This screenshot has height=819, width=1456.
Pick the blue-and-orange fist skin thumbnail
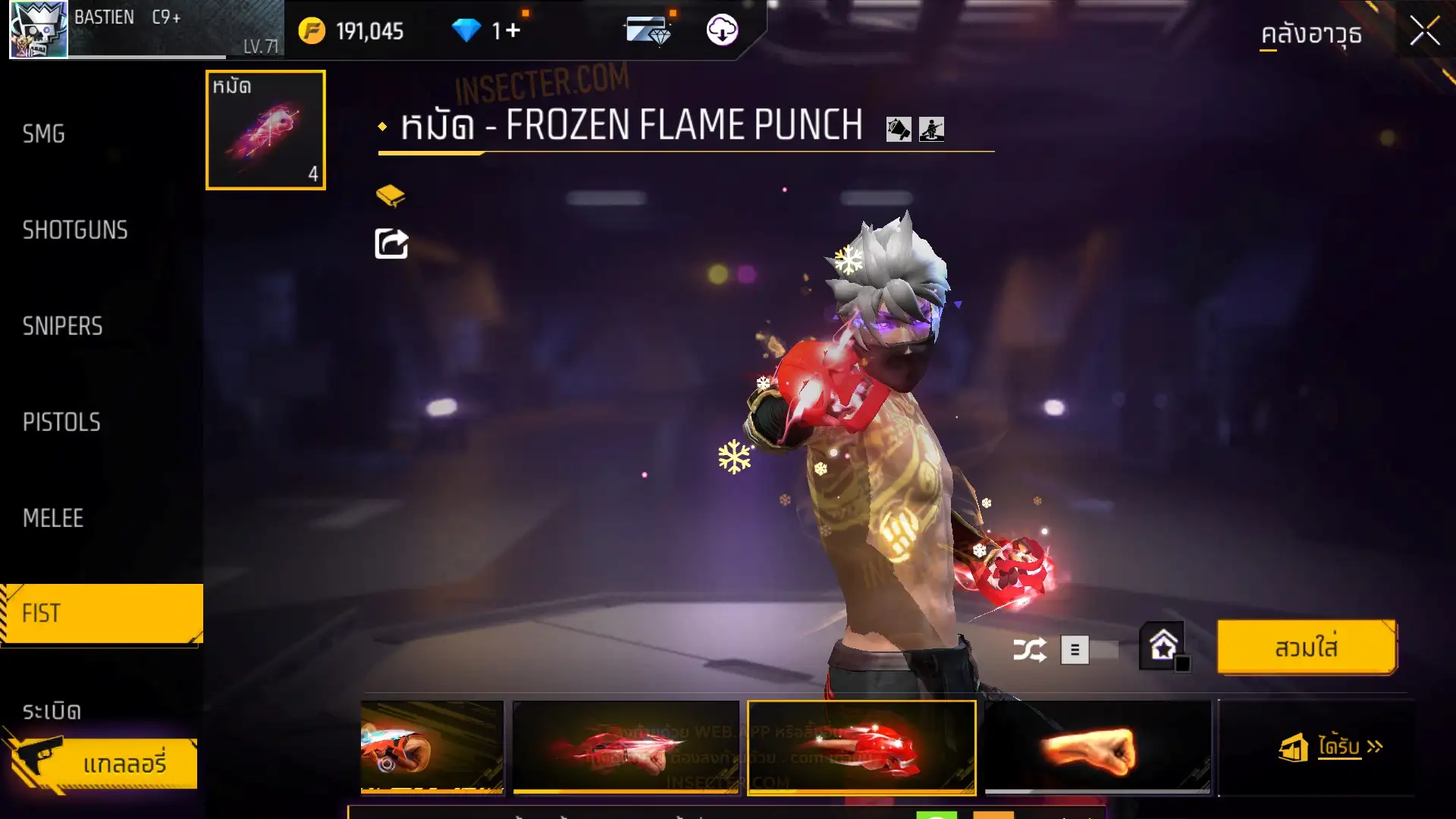point(431,748)
